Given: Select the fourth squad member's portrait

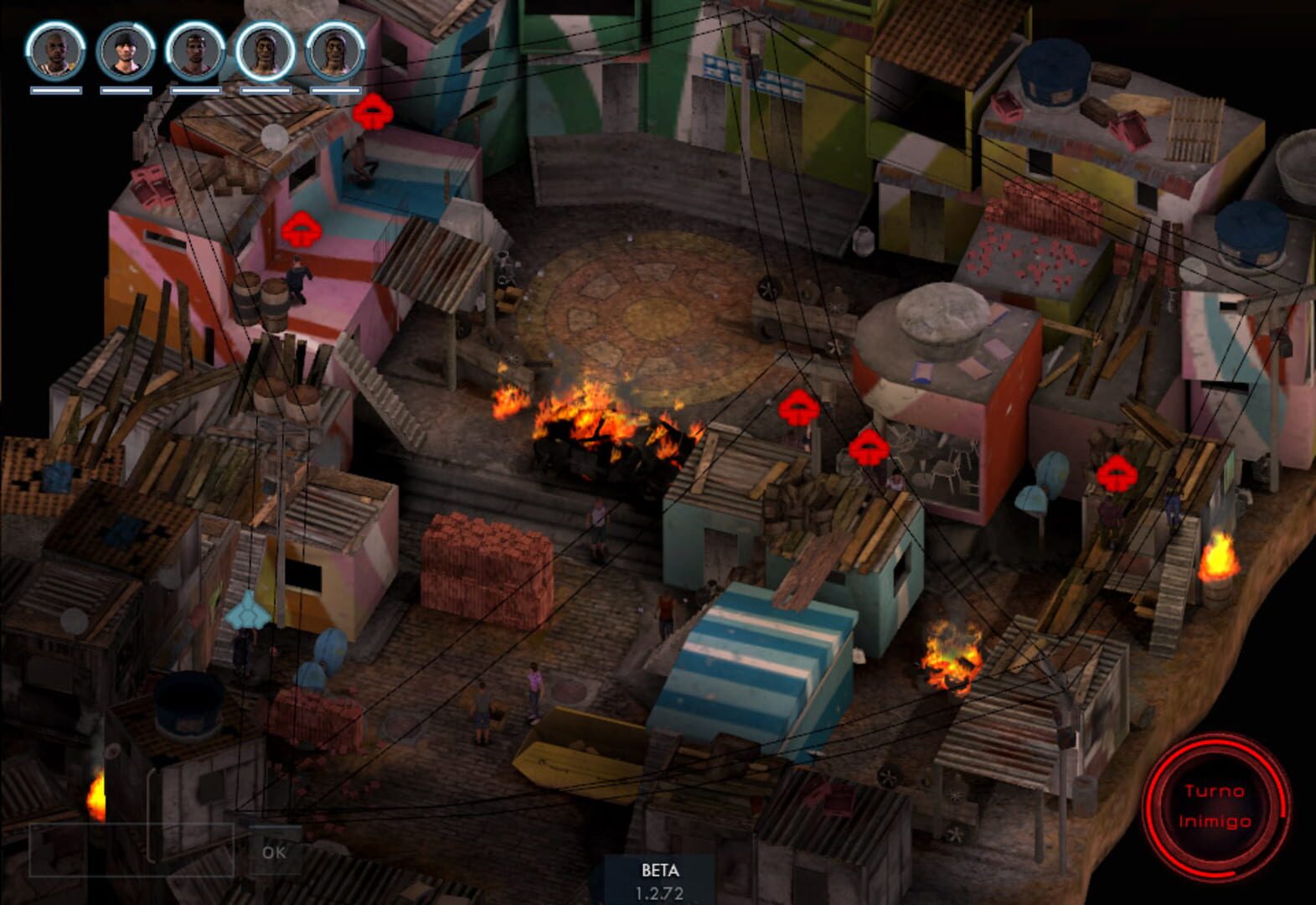Looking at the screenshot, I should (262, 52).
